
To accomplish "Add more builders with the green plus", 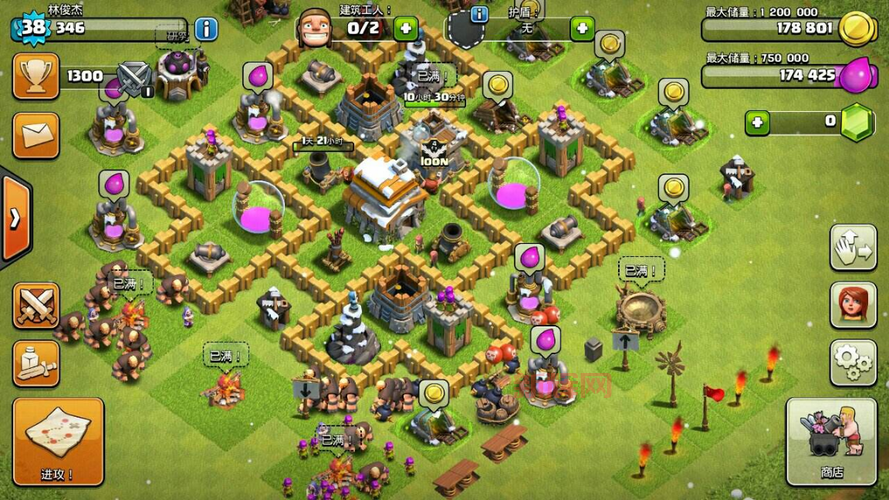I will [406, 28].
